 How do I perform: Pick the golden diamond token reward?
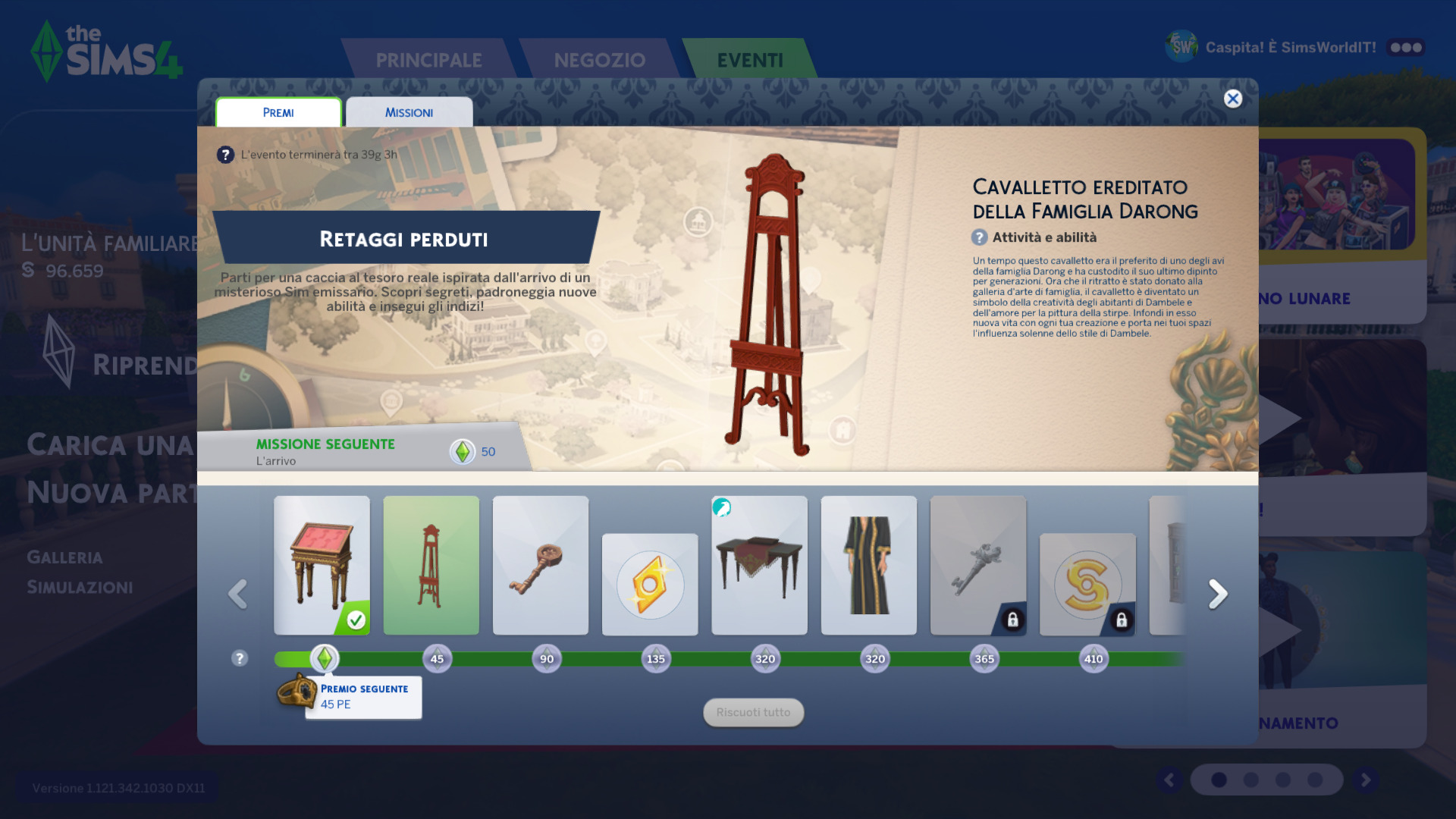650,585
